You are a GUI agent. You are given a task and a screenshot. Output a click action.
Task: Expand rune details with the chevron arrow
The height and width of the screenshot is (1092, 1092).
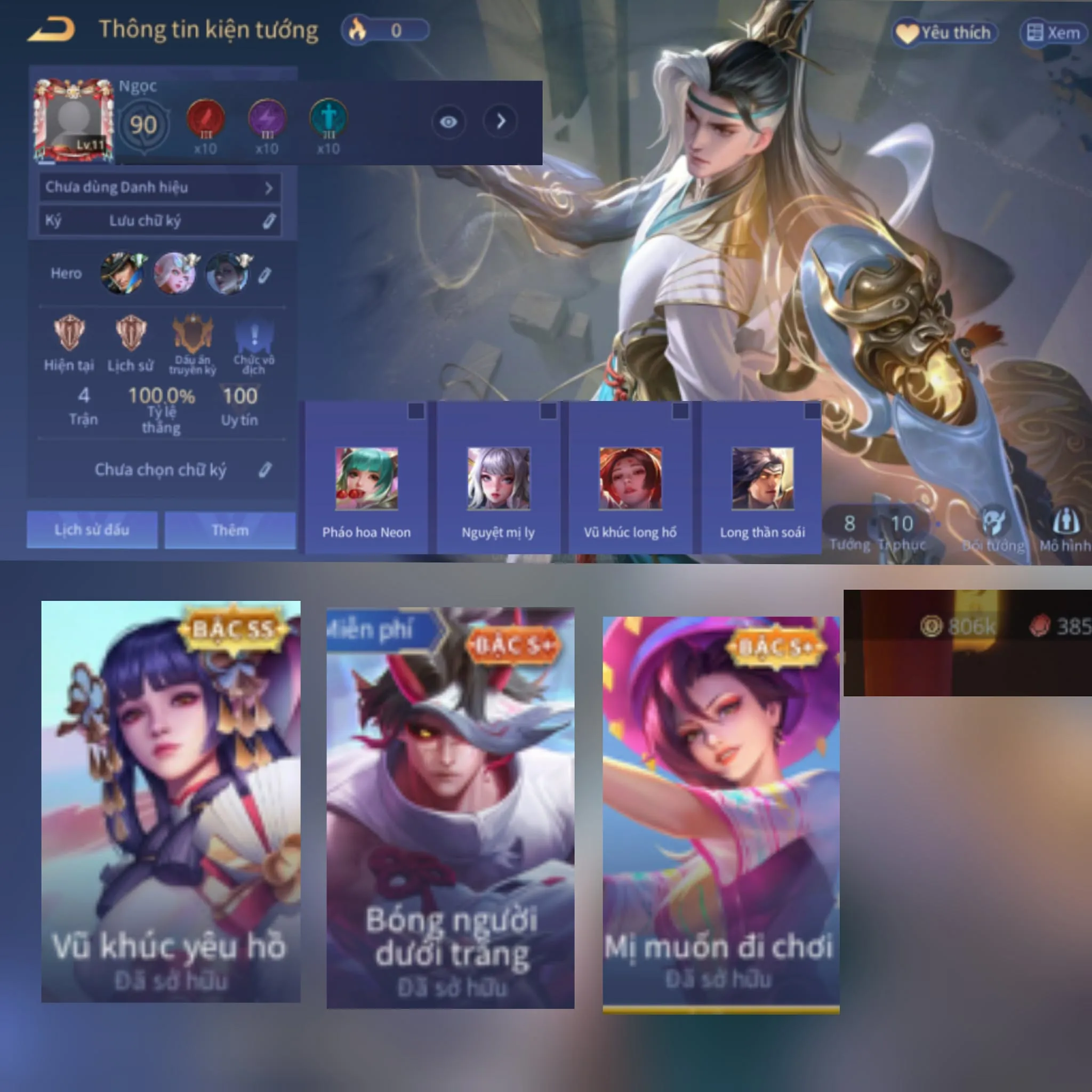coord(500,123)
